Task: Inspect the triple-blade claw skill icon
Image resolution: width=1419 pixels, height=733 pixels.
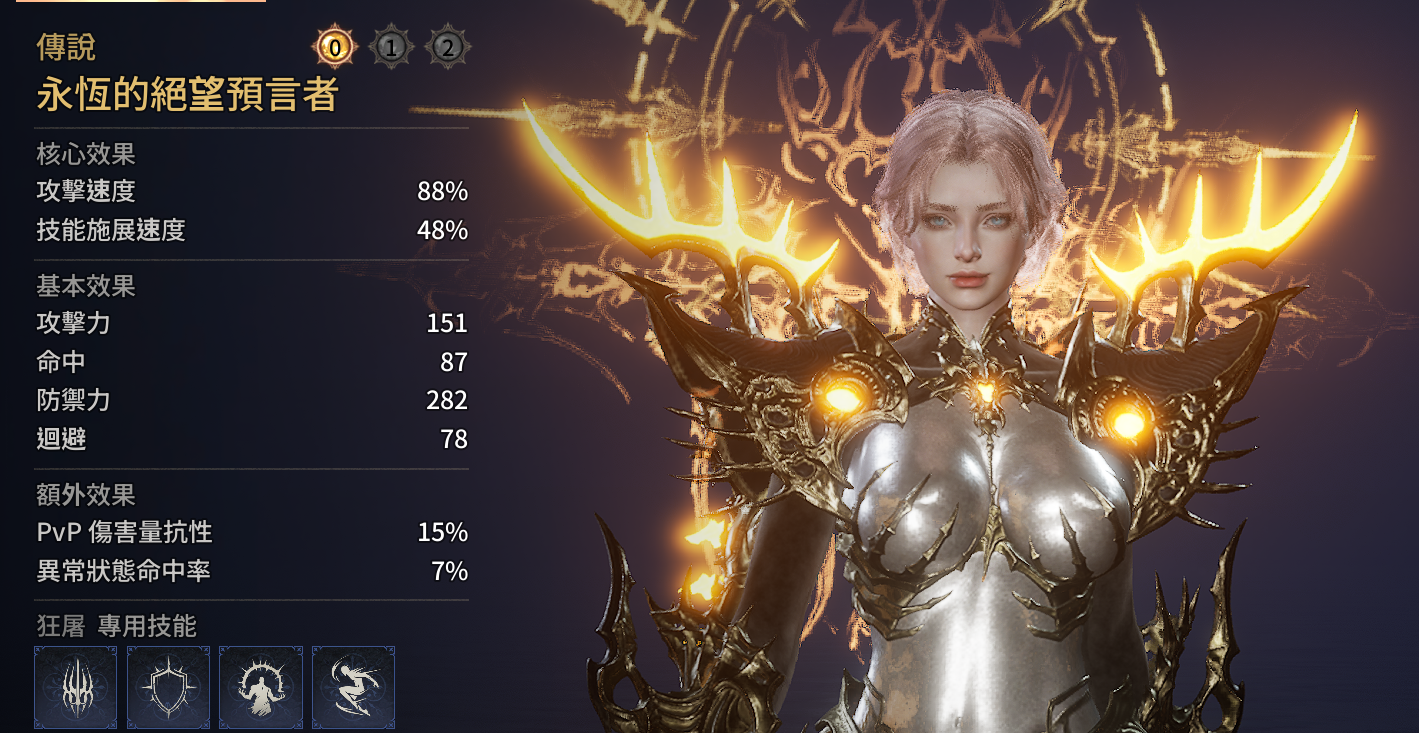Action: pos(76,687)
